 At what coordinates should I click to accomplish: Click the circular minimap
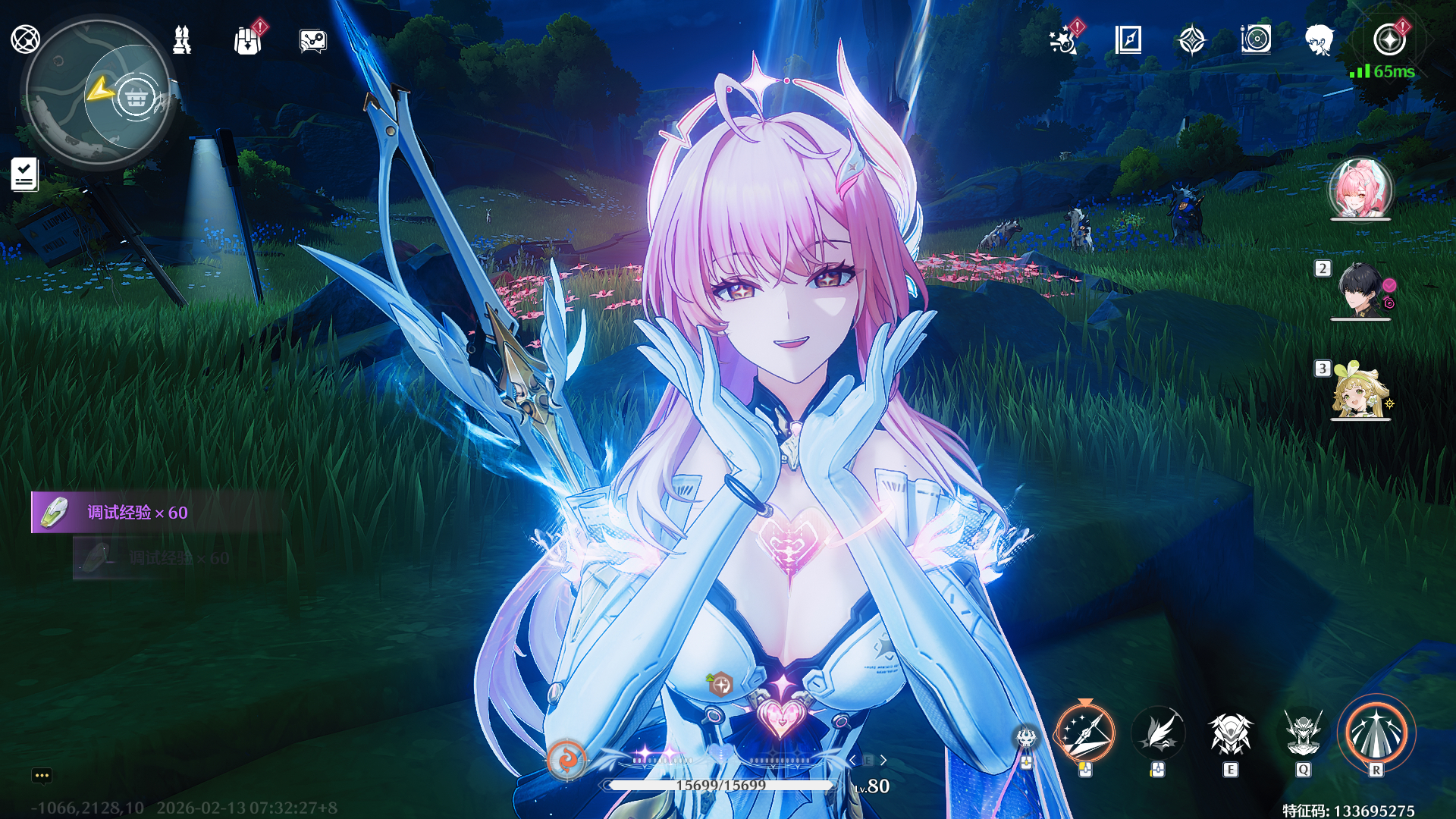click(x=98, y=93)
